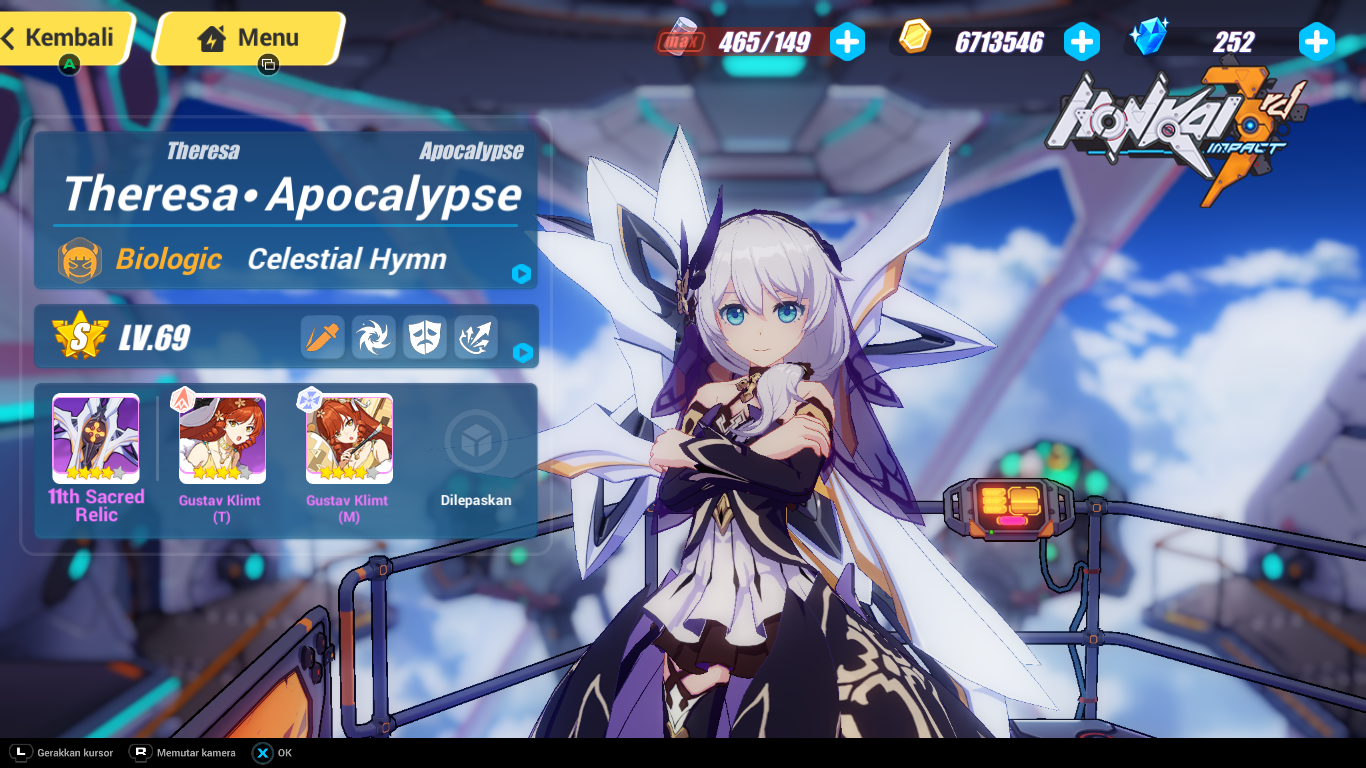Add crystals with the plus button
The height and width of the screenshot is (768, 1366).
click(1316, 42)
